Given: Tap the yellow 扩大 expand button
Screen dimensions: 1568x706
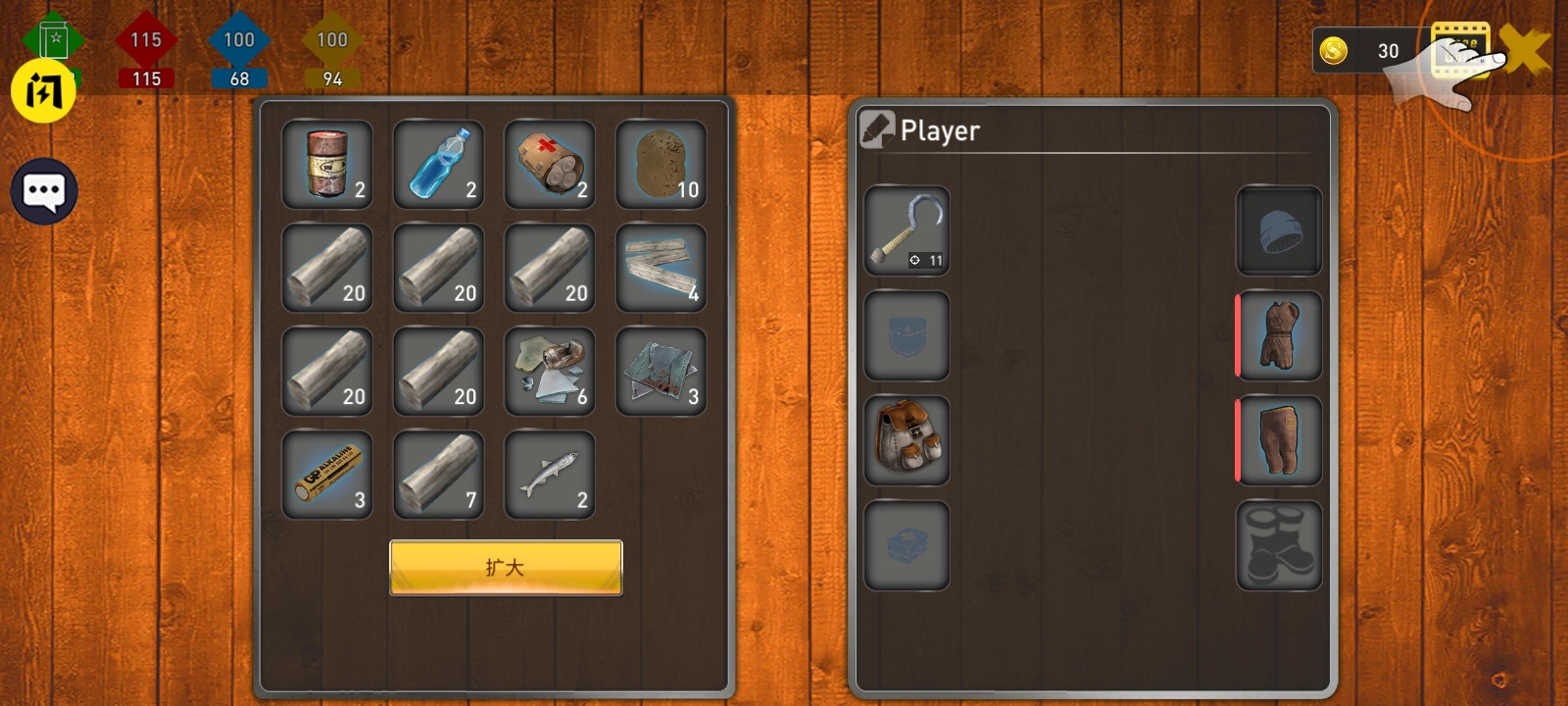Looking at the screenshot, I should (x=506, y=567).
